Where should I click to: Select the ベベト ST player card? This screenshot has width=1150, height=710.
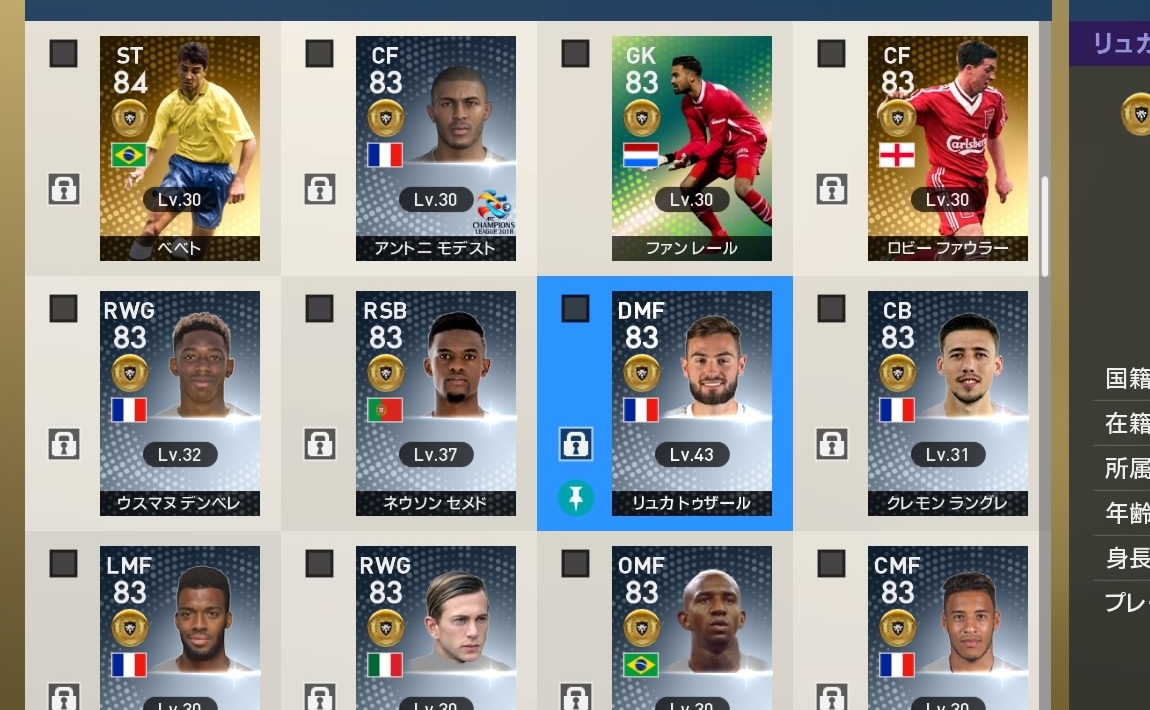[180, 148]
